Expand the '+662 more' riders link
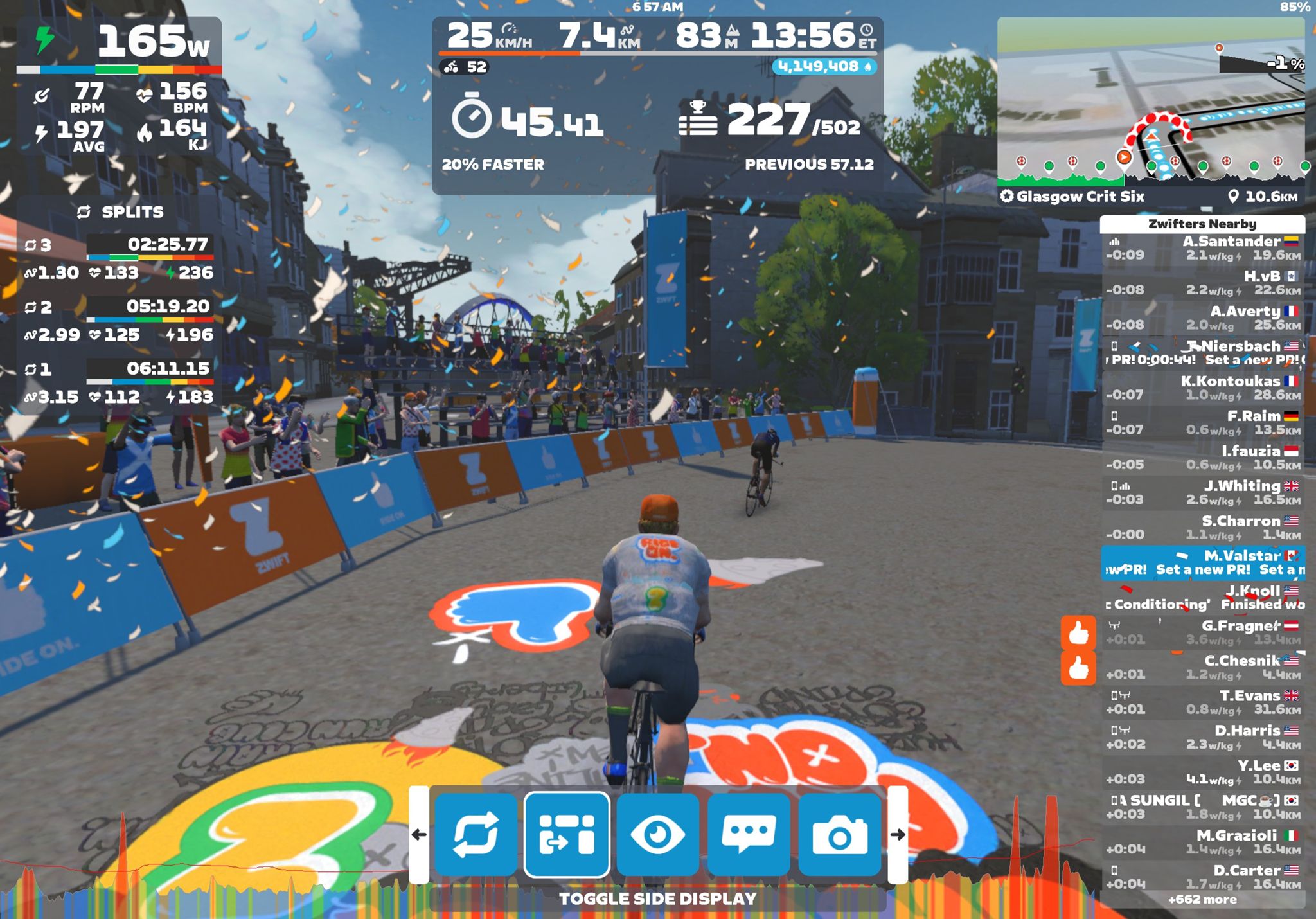The height and width of the screenshot is (919, 1316). click(x=1202, y=899)
